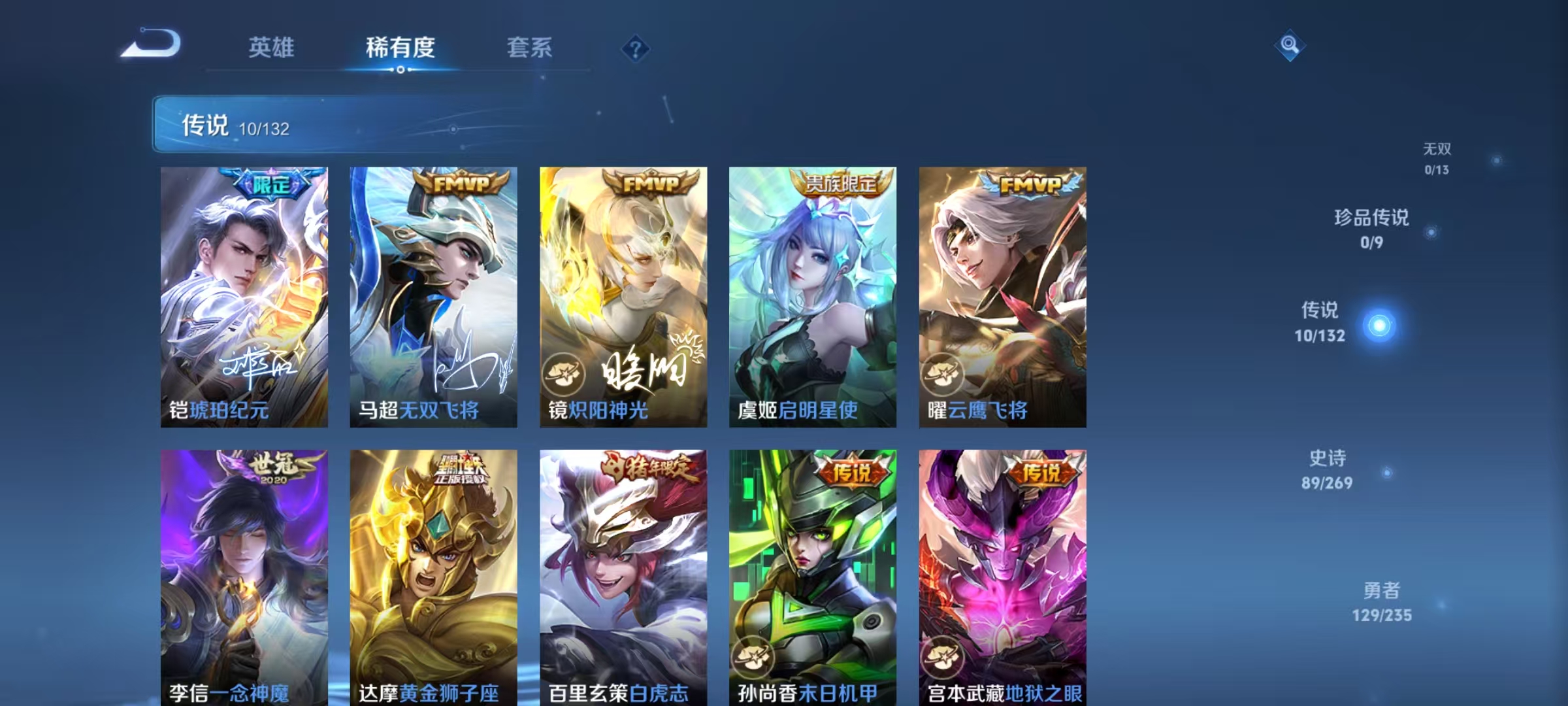Screen dimensions: 1568x706
Task: Switch to the 英雄 tab
Action: pos(272,48)
